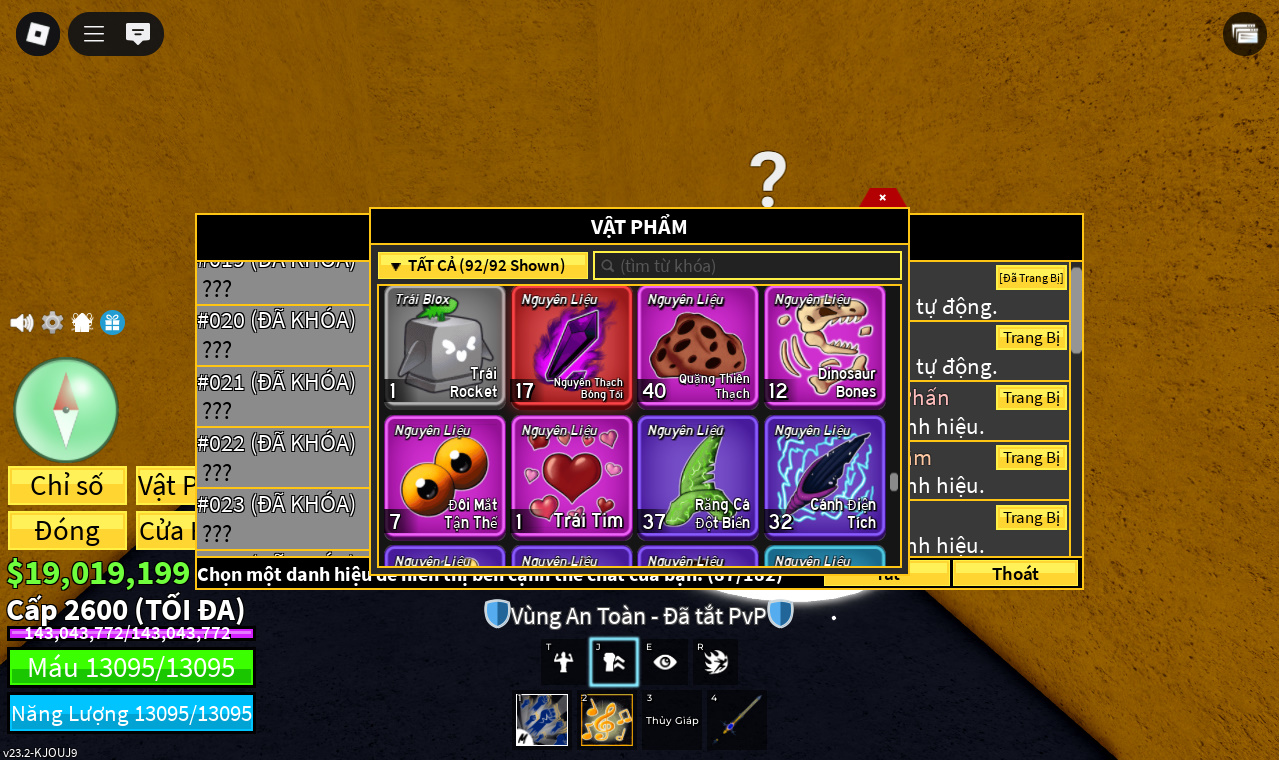The height and width of the screenshot is (760, 1279).
Task: Choose the Trái Tim heart item
Action: coord(572,476)
